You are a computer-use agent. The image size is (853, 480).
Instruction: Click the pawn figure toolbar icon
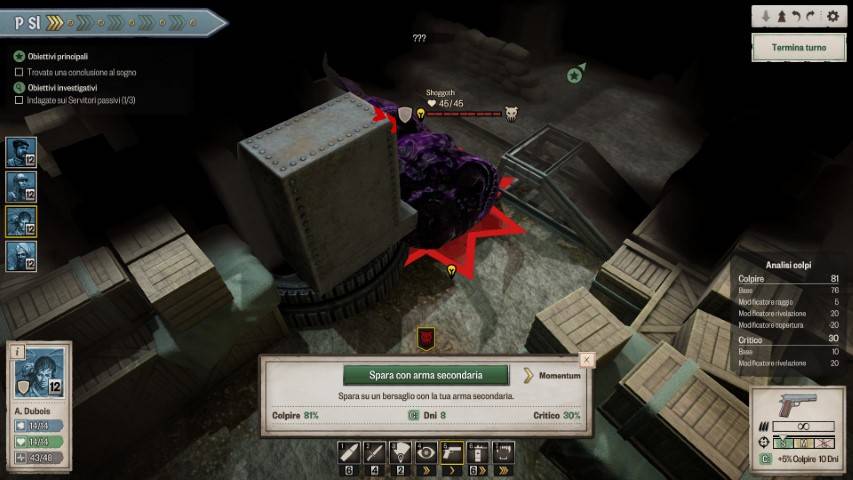click(x=780, y=17)
